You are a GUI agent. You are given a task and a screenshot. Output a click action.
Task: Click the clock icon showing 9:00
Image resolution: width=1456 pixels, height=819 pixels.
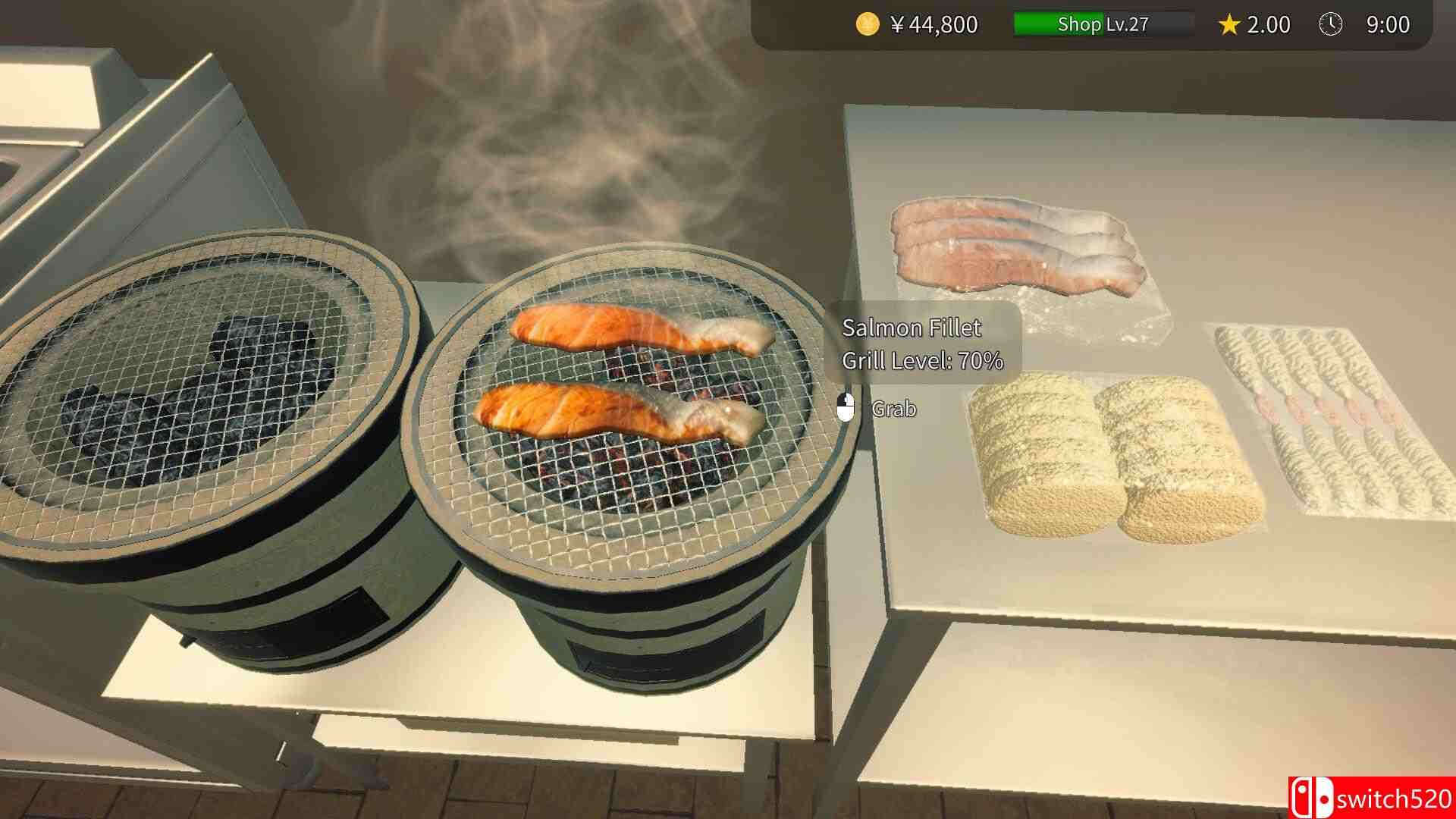[1331, 24]
